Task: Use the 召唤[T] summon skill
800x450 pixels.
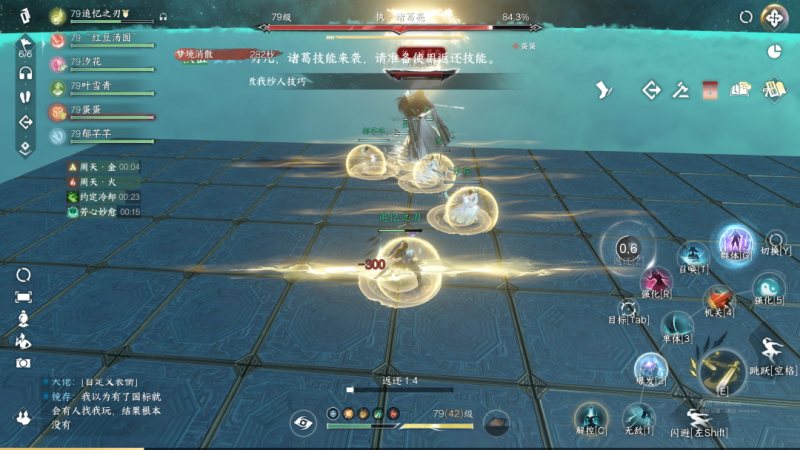Action: [x=692, y=255]
